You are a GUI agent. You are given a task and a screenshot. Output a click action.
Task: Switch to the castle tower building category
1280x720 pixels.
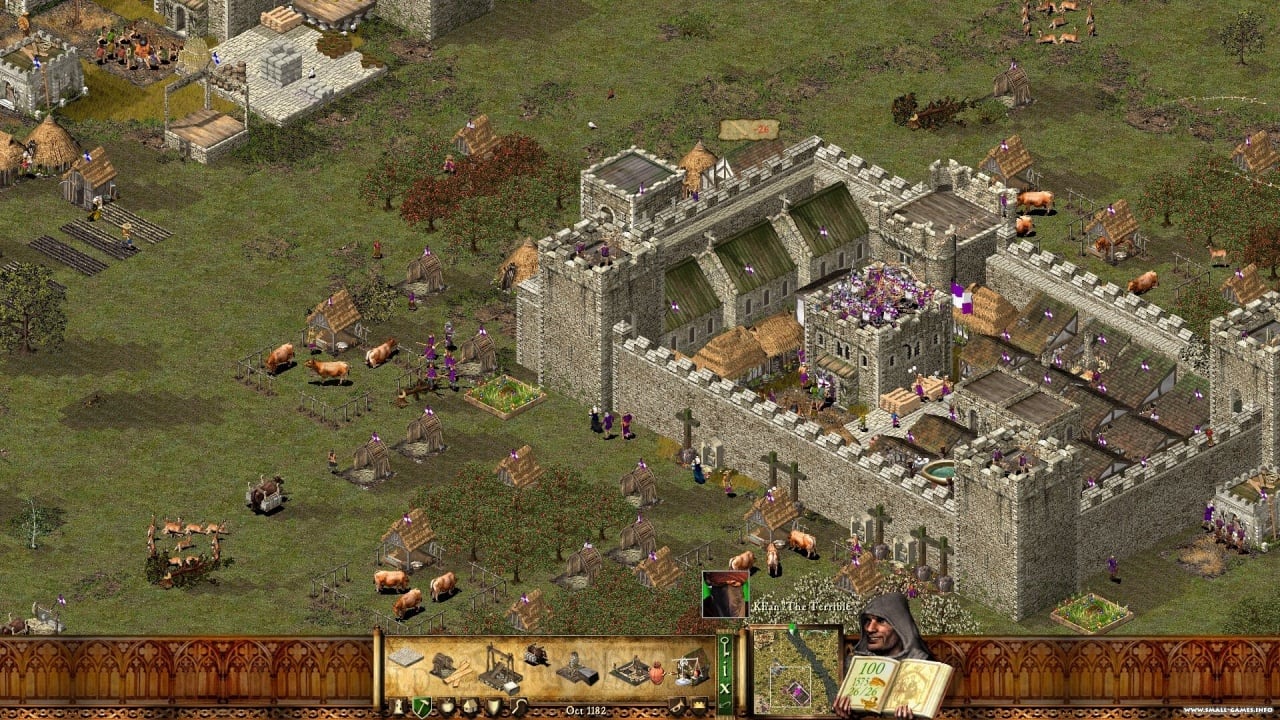(x=397, y=706)
